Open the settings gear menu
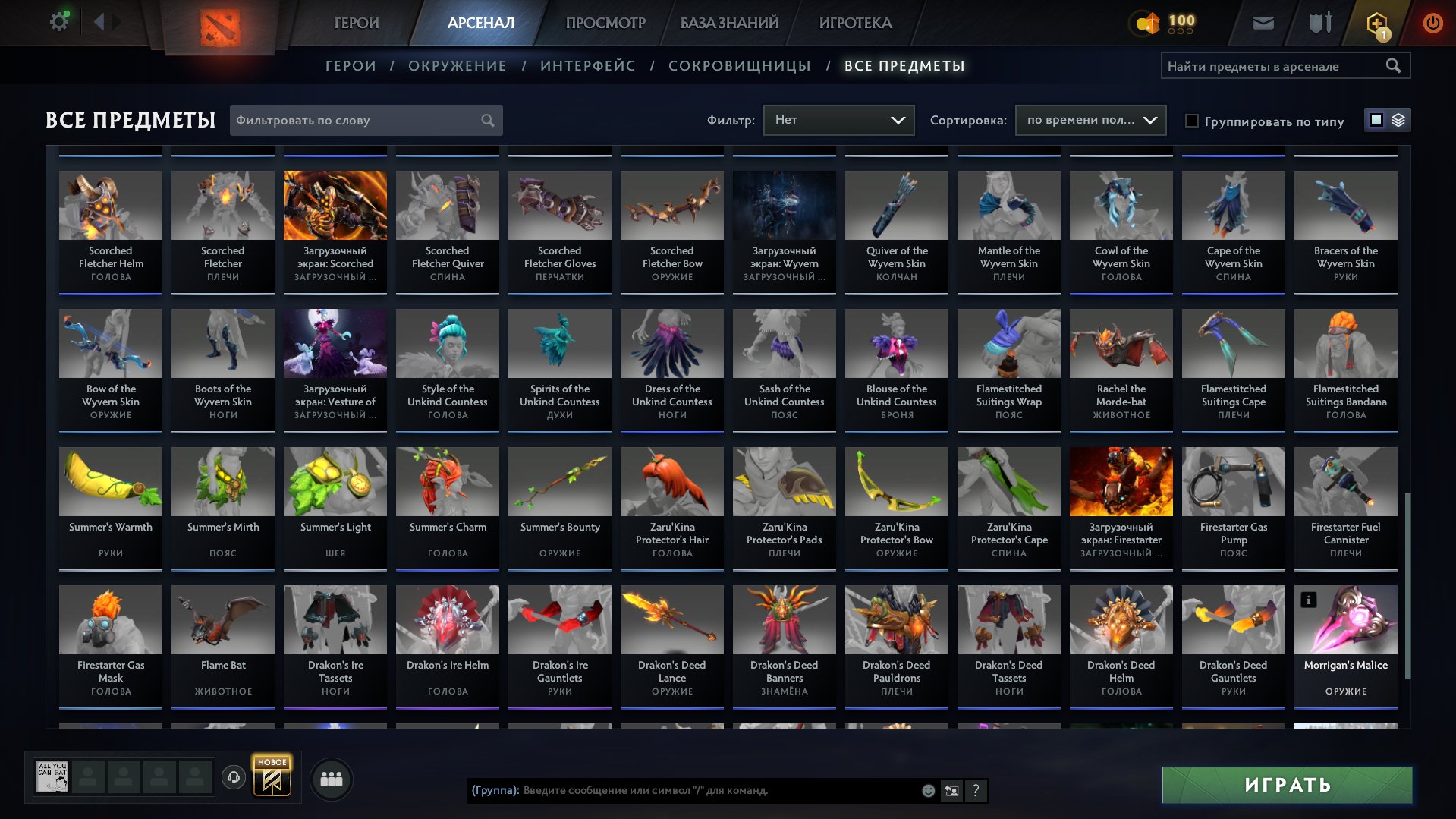Screen dimensions: 1456x819 coord(58,21)
